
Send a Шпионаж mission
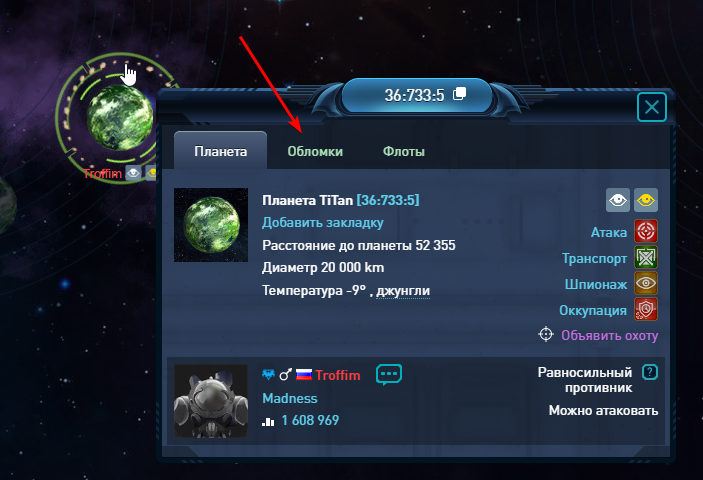(646, 284)
